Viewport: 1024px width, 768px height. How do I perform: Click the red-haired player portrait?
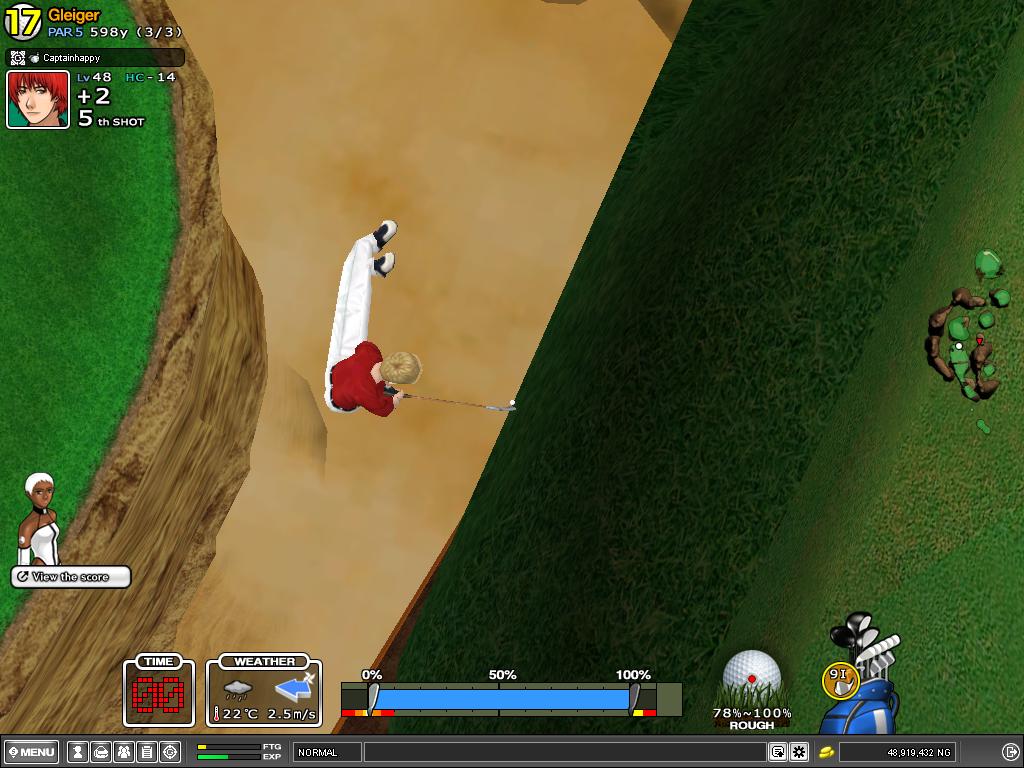pos(38,100)
